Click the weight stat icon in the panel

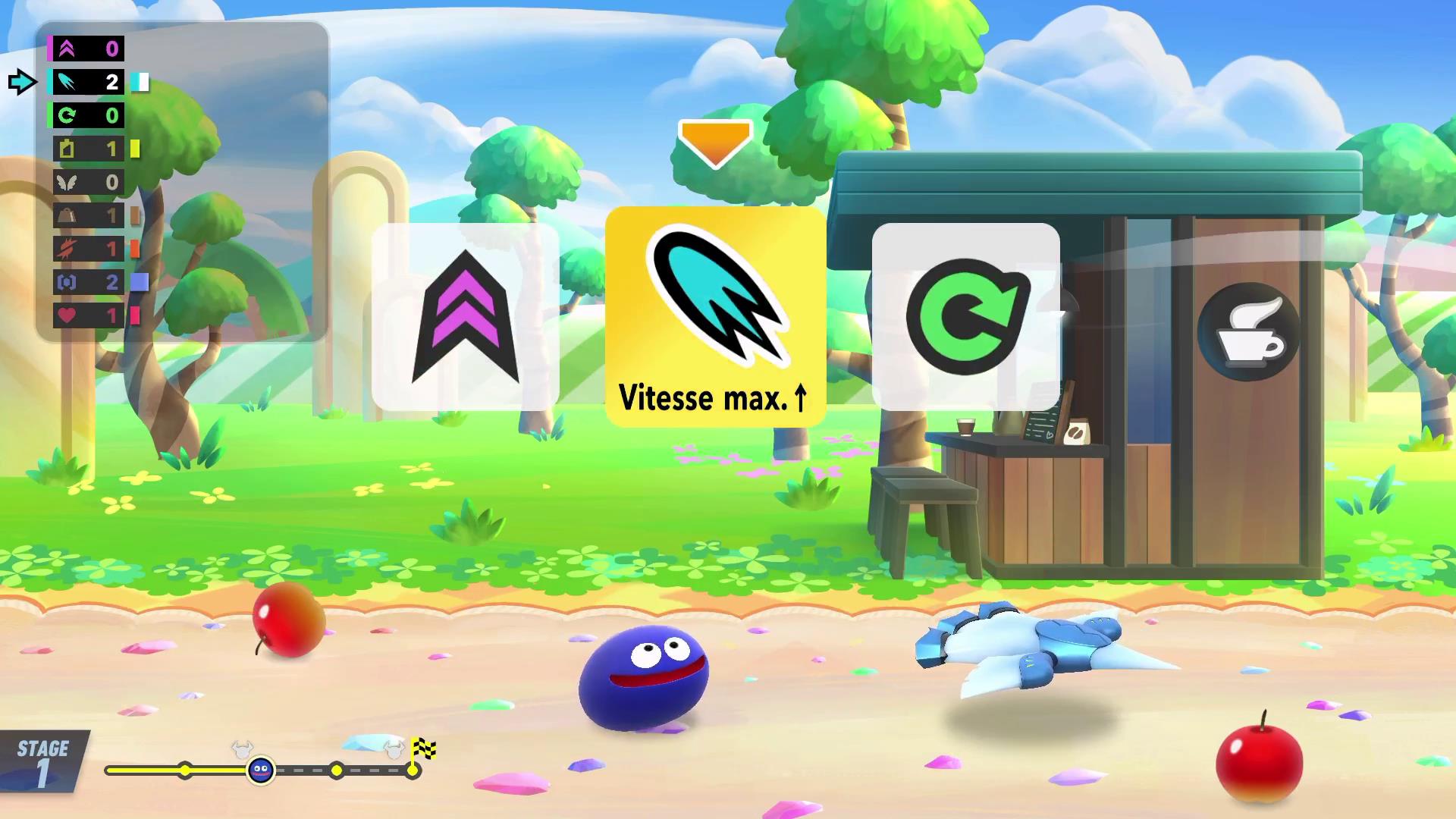point(67,215)
